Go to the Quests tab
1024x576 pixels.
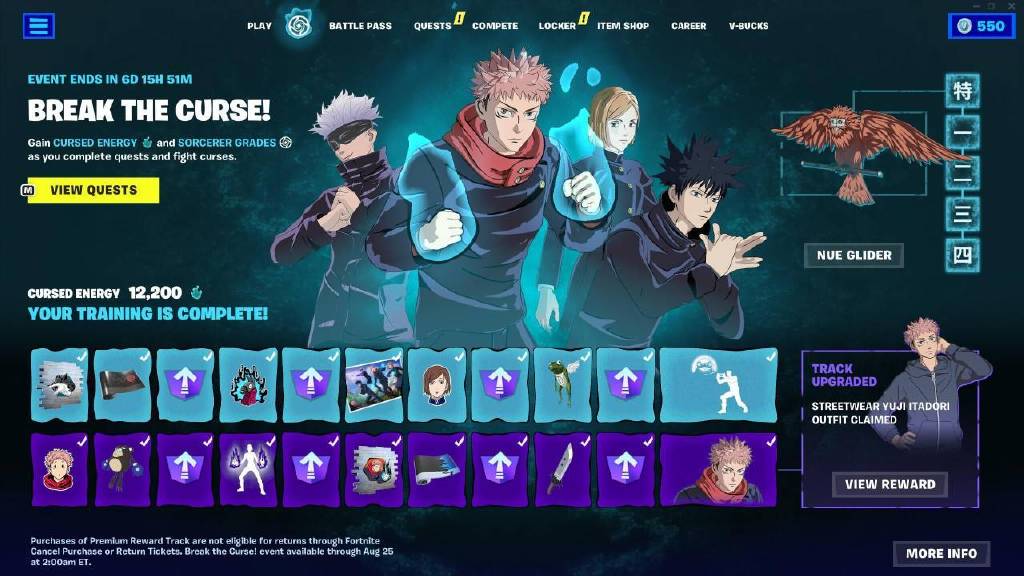click(432, 26)
